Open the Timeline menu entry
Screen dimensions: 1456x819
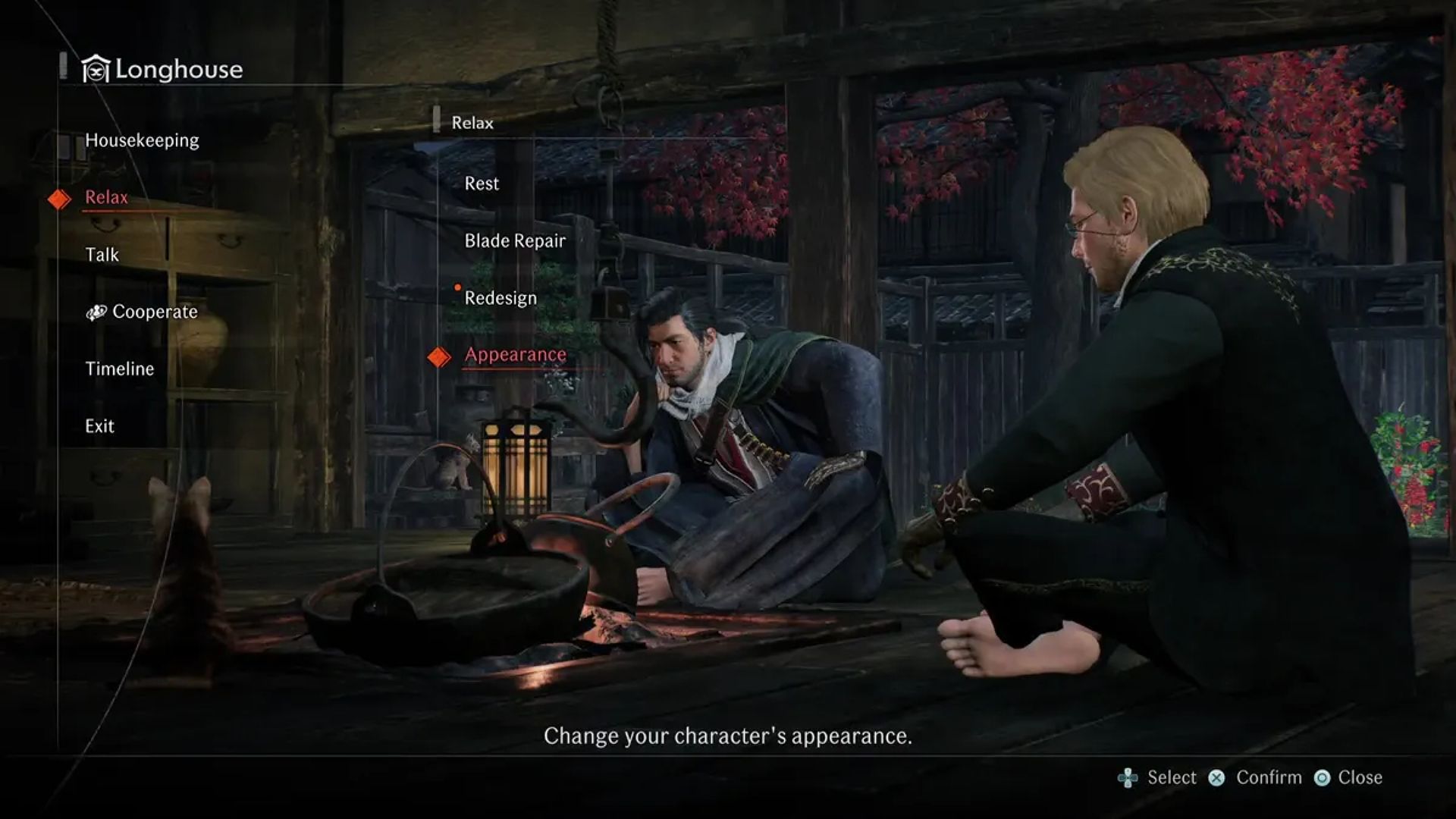pos(118,369)
